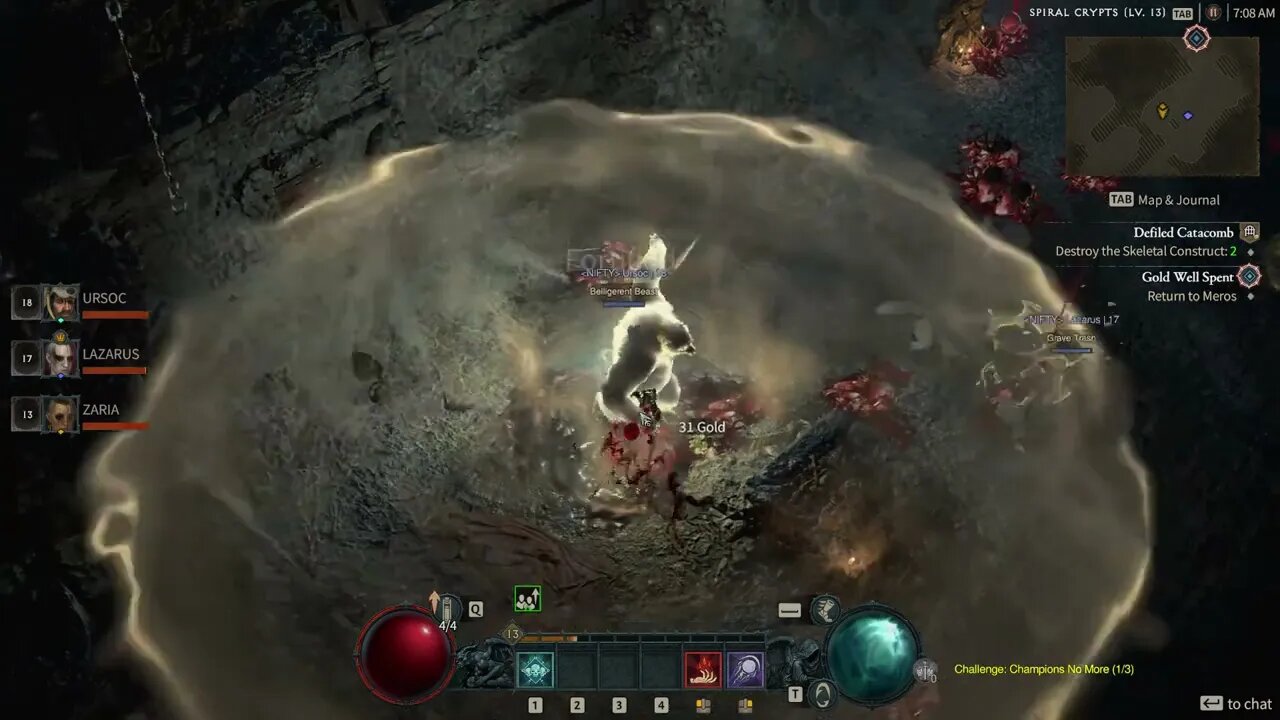This screenshot has height=720, width=1280.
Task: Select the Defiled Catacomb objective
Action: coord(1183,232)
